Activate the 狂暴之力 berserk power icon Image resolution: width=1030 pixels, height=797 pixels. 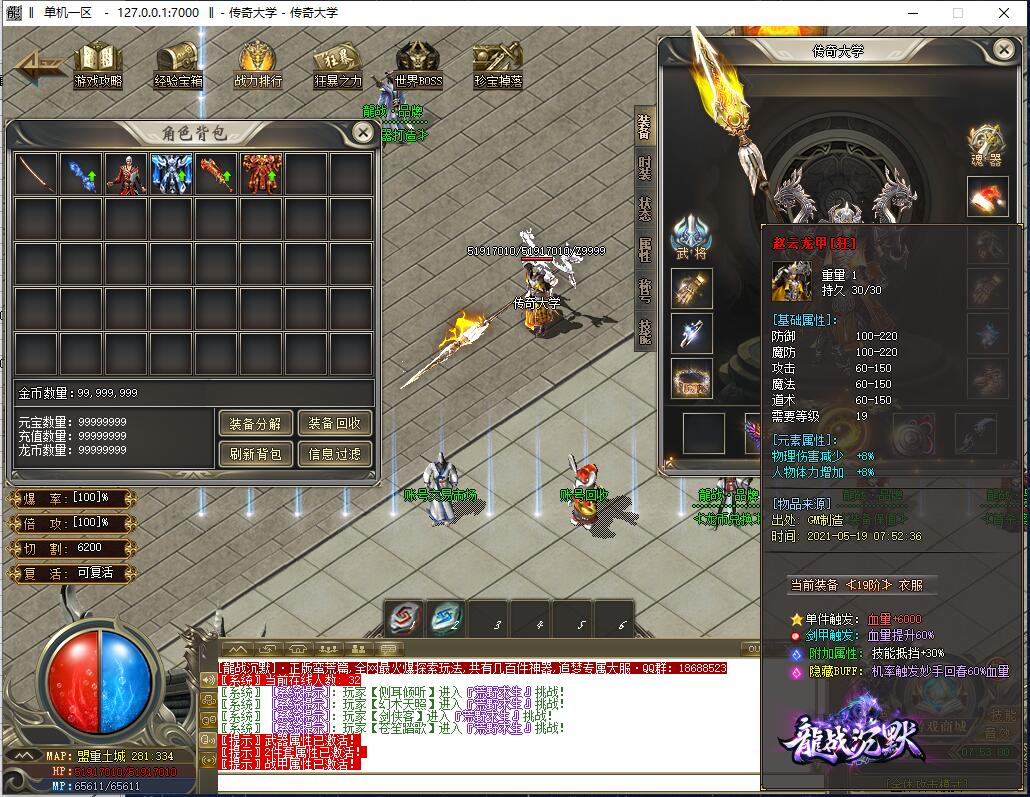coord(338,64)
